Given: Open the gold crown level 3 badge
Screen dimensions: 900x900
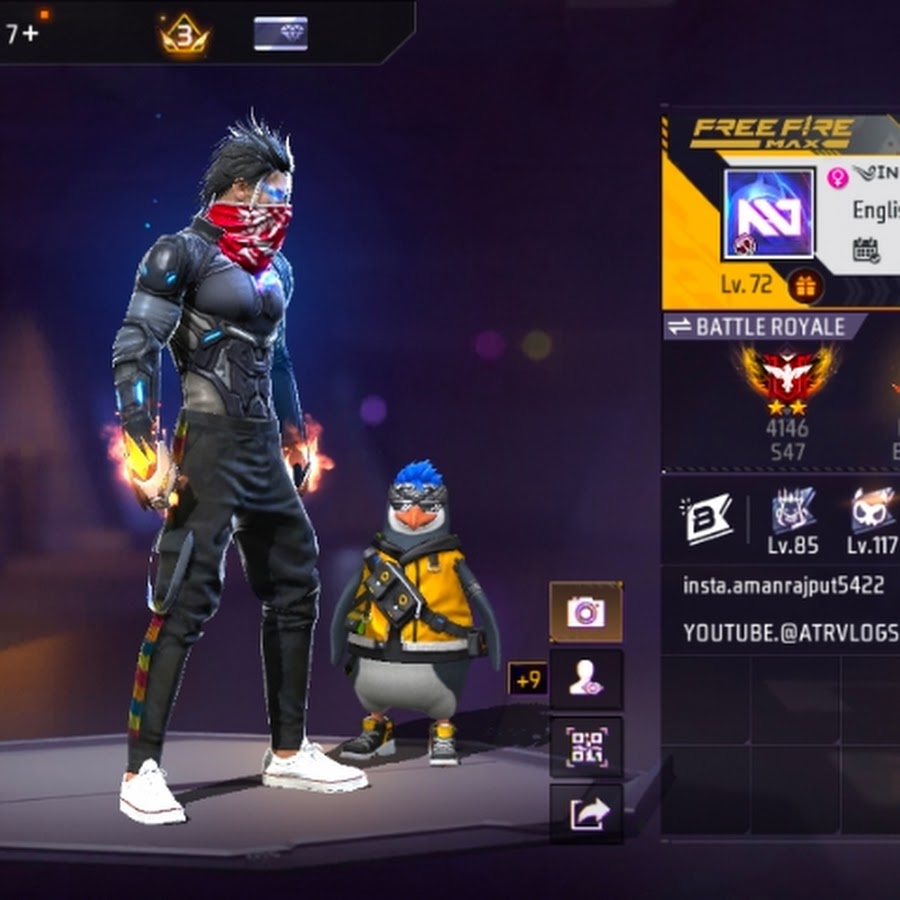Looking at the screenshot, I should pos(185,35).
